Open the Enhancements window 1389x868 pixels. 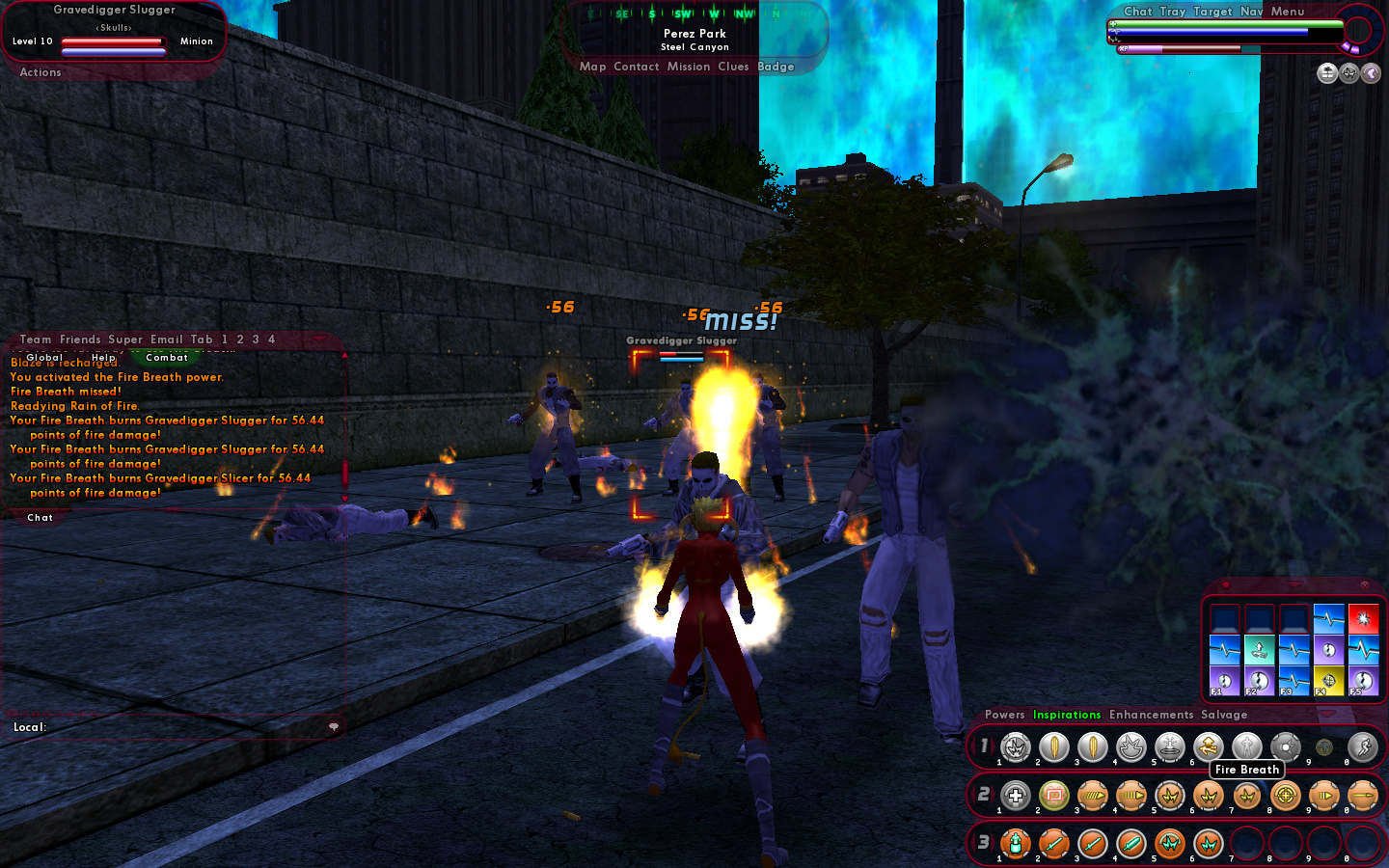coord(1151,715)
